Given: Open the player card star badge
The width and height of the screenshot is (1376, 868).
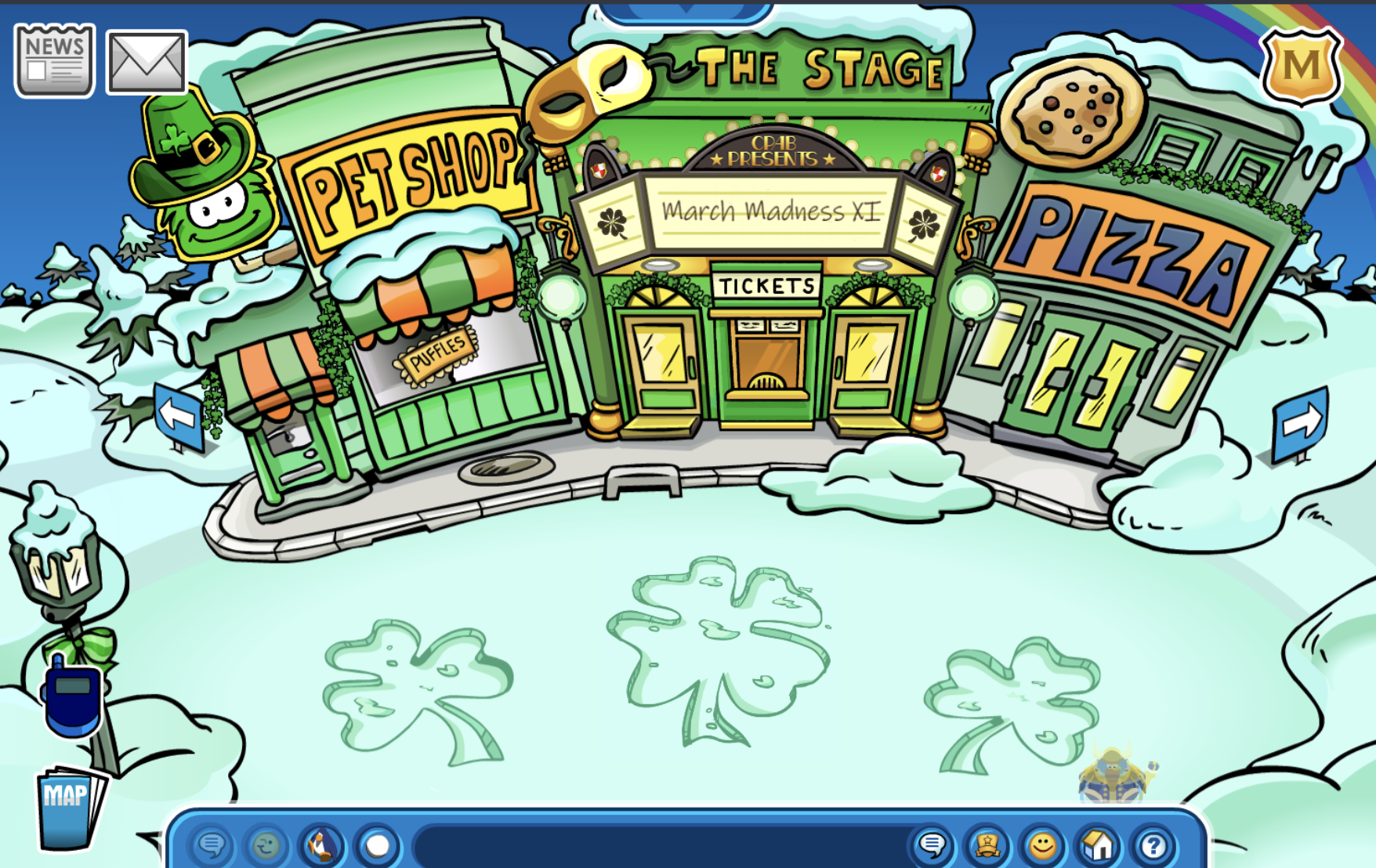Looking at the screenshot, I should 987,845.
